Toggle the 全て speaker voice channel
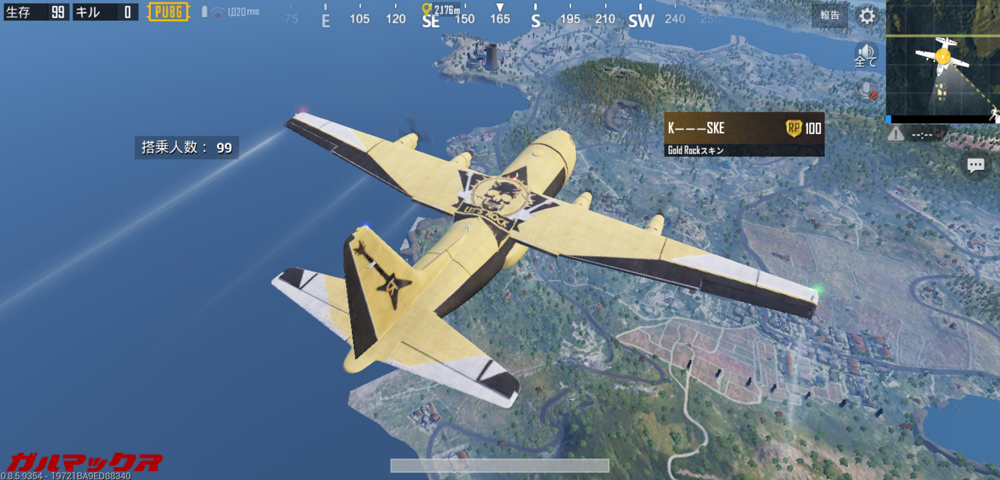This screenshot has width=1000, height=480. [866, 54]
